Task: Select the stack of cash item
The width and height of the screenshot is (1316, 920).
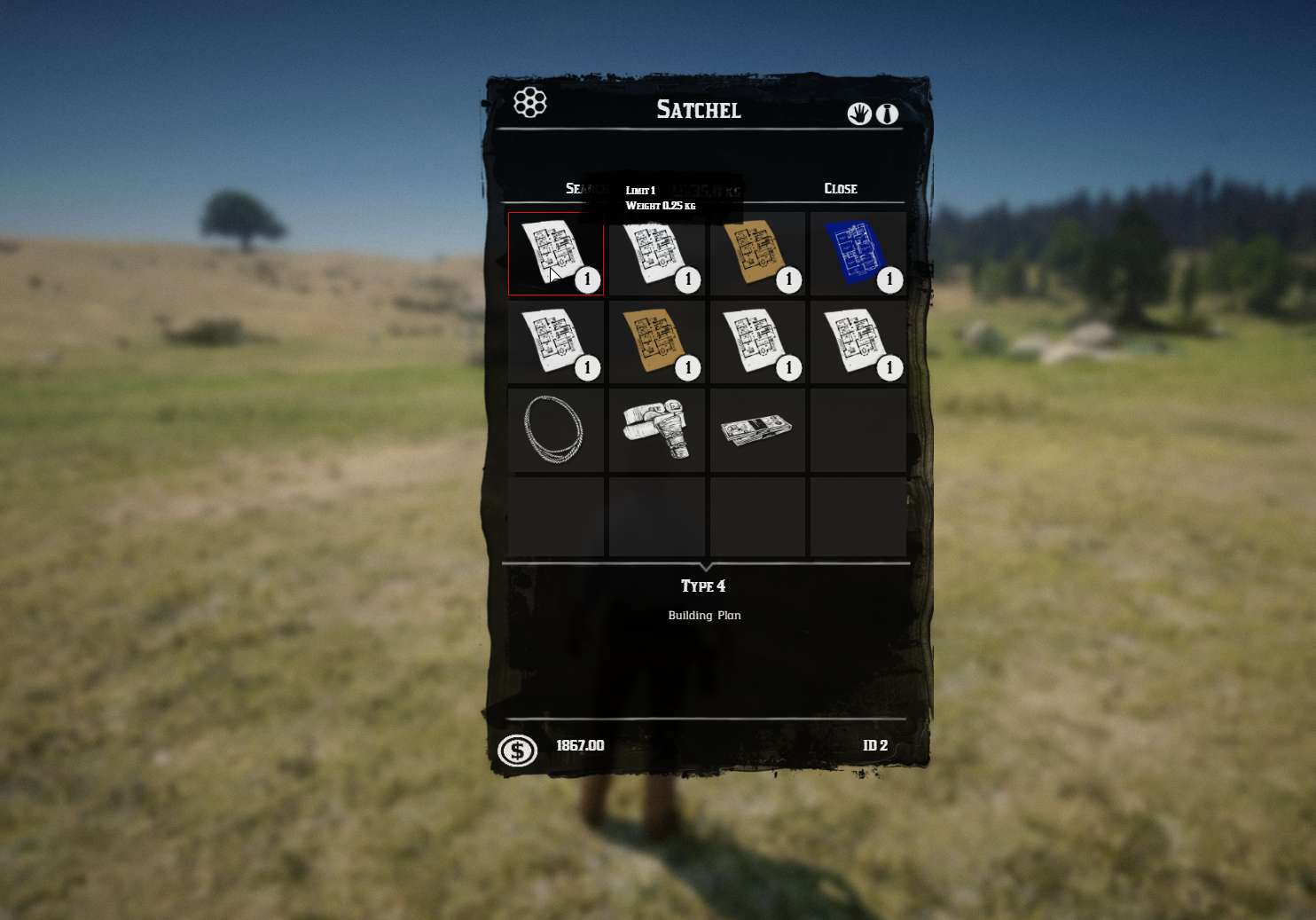Action: (x=756, y=429)
